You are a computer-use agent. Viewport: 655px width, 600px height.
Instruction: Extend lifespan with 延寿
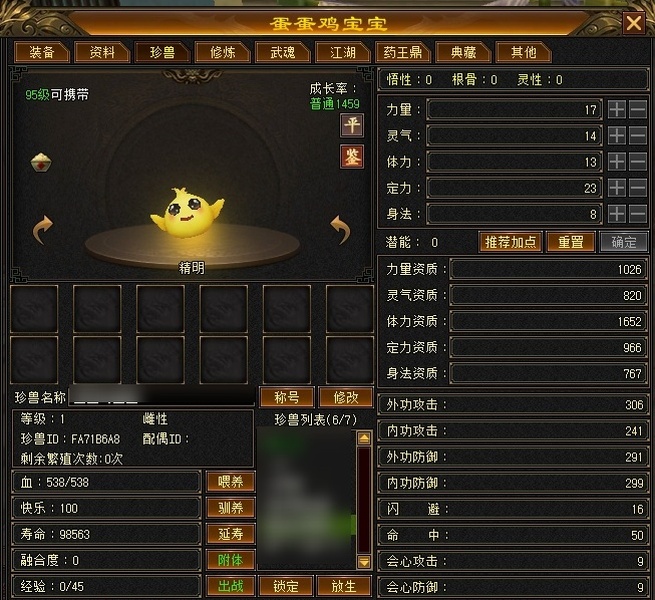click(x=230, y=534)
